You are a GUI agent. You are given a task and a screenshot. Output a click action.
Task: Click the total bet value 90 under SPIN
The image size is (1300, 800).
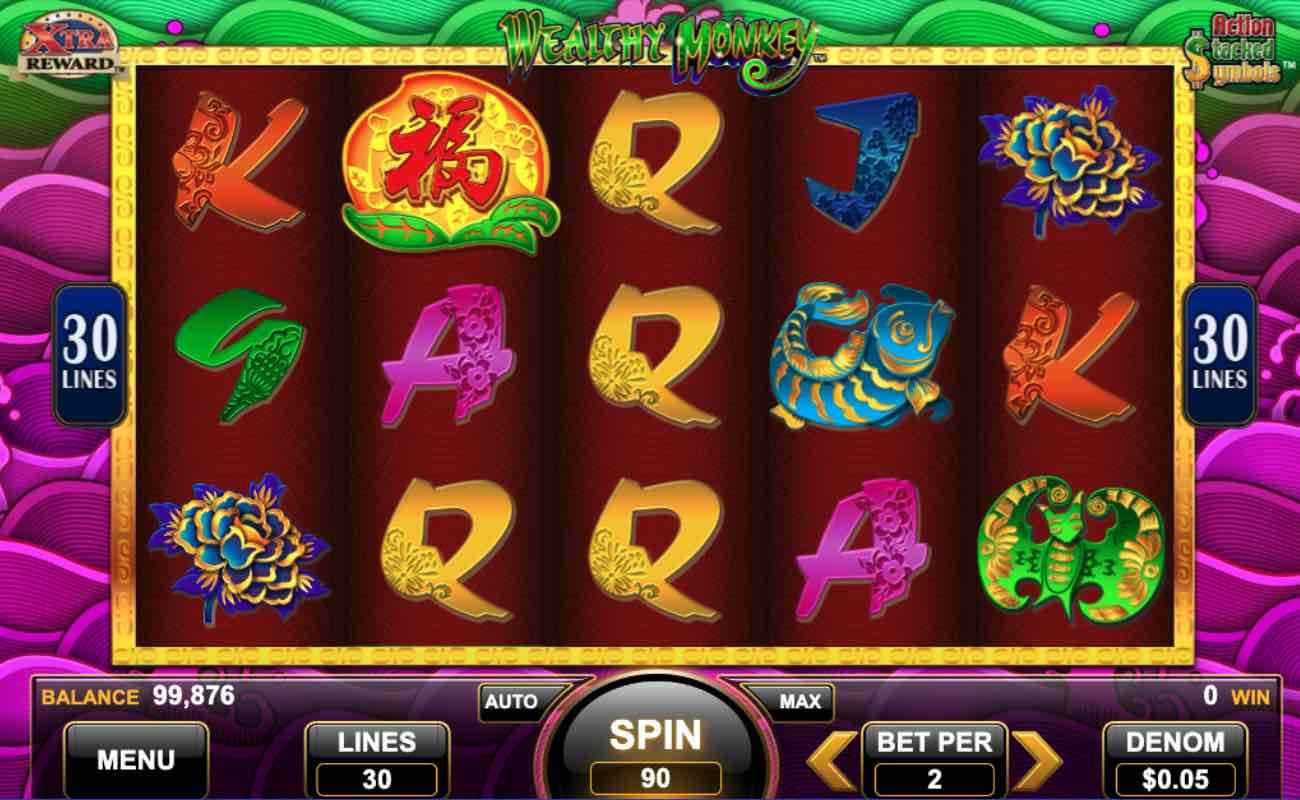[655, 775]
